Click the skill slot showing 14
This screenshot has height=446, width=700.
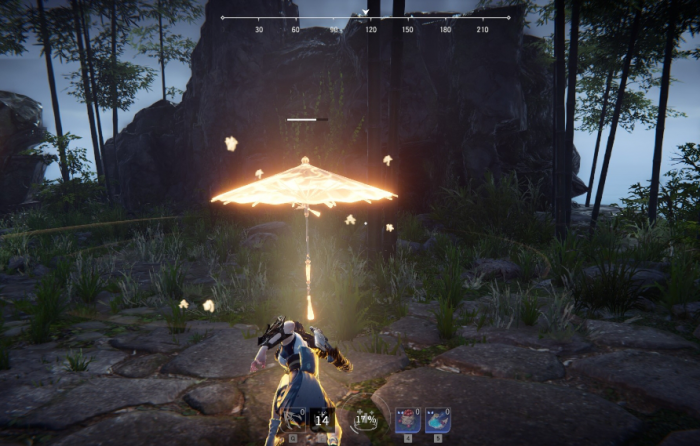pyautogui.click(x=322, y=420)
